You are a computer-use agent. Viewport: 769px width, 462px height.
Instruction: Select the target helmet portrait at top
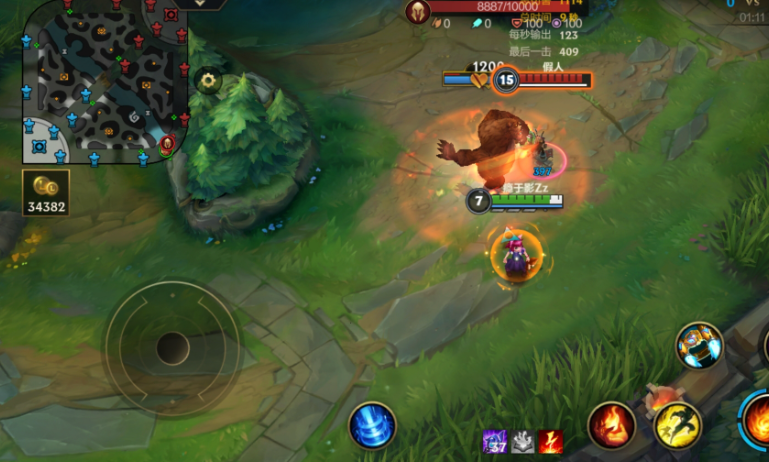click(415, 10)
